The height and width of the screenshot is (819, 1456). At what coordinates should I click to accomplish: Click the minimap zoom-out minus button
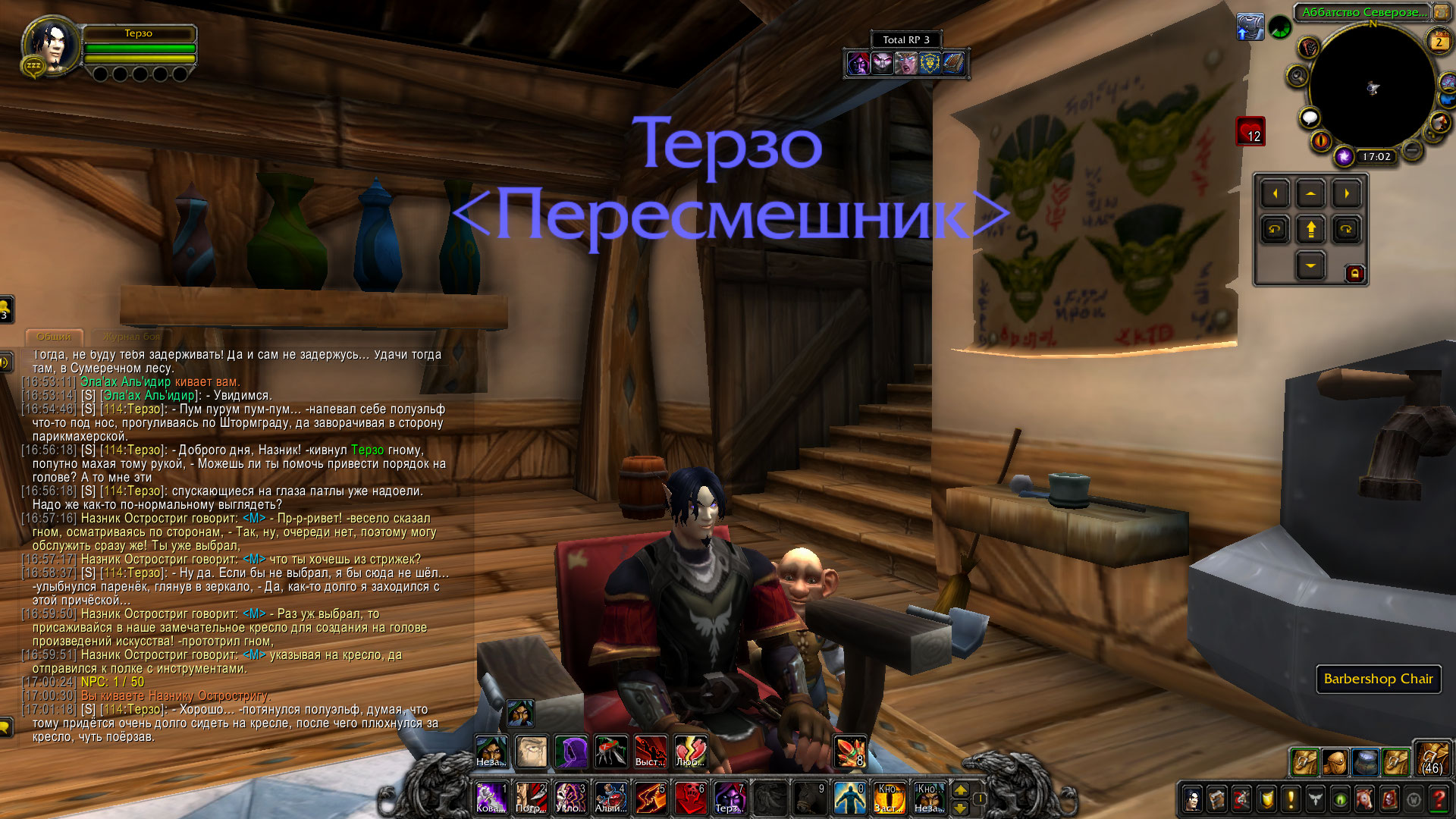(x=1411, y=151)
